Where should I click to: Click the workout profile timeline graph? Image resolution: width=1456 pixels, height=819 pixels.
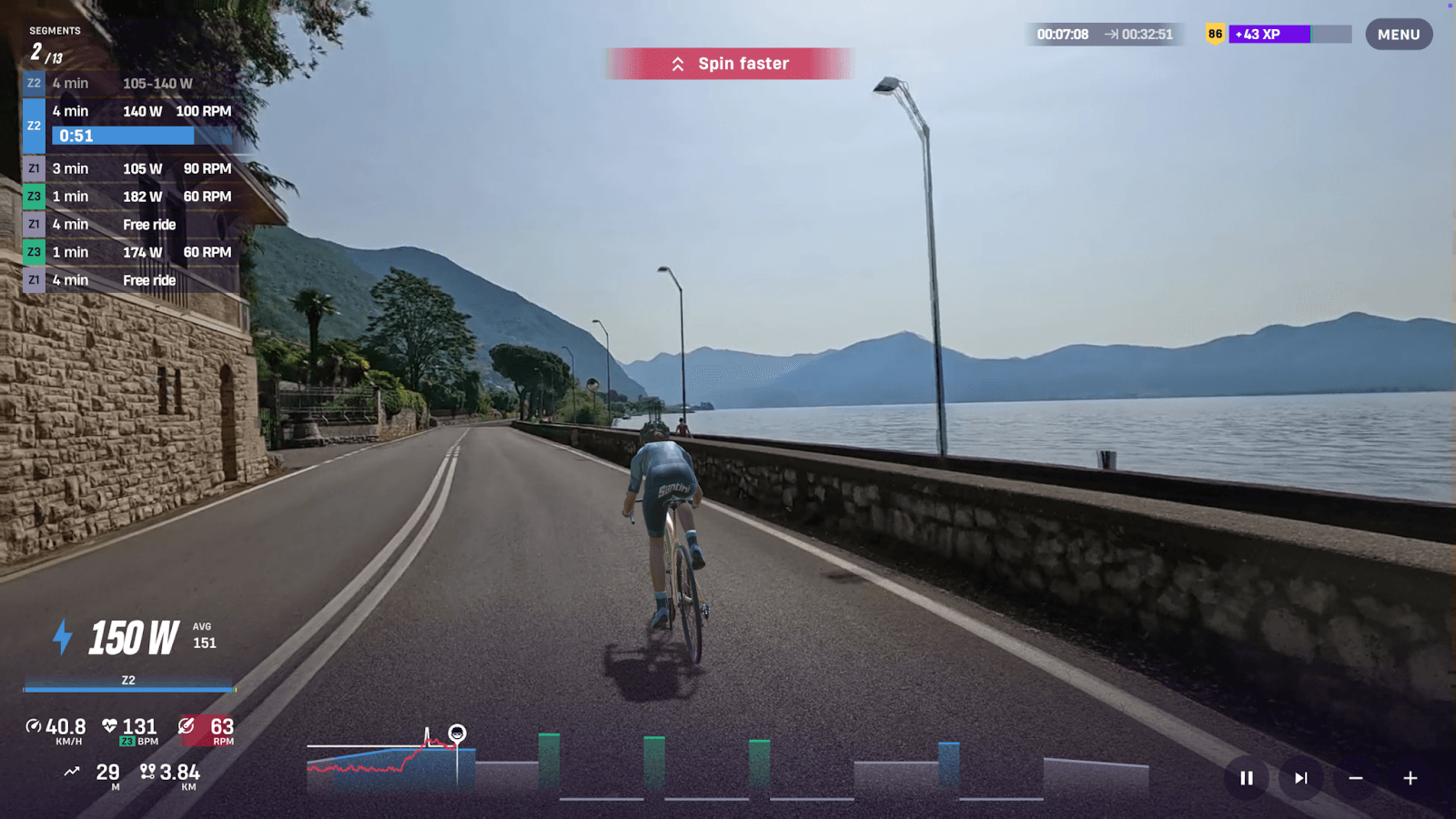(728, 766)
